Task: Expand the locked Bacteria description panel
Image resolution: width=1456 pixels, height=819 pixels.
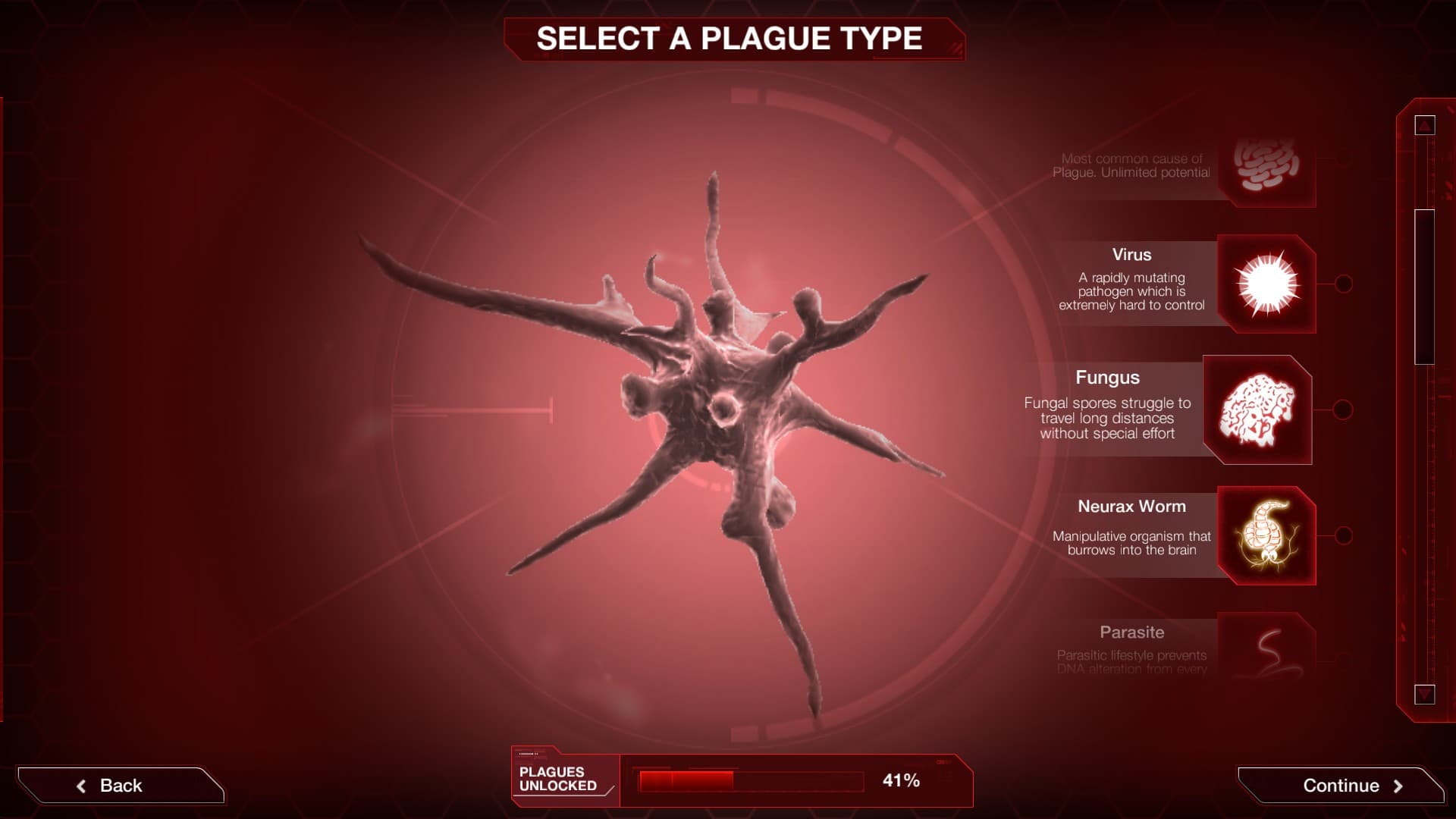Action: [x=1134, y=165]
